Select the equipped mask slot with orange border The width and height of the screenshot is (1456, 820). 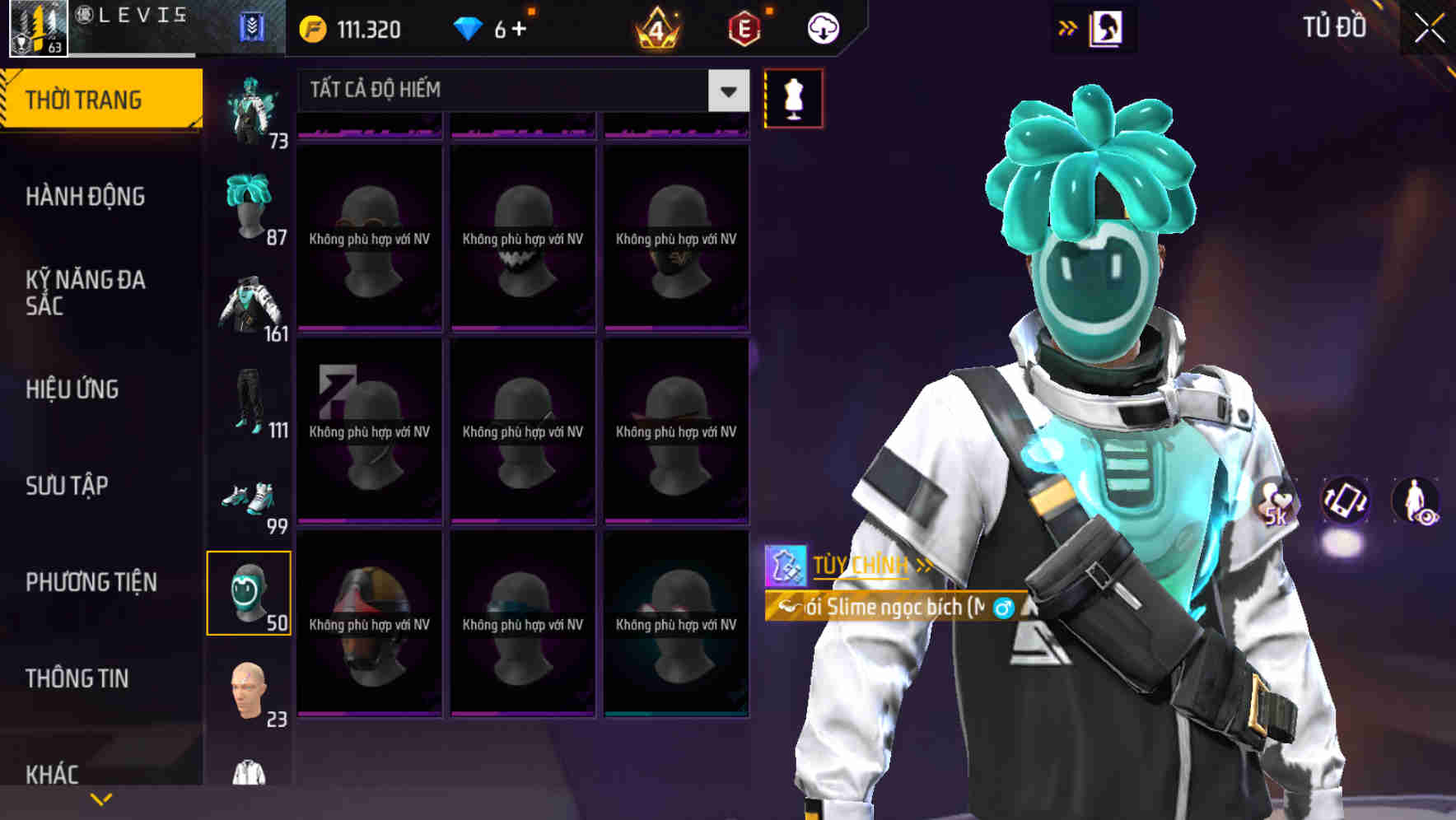(x=250, y=594)
